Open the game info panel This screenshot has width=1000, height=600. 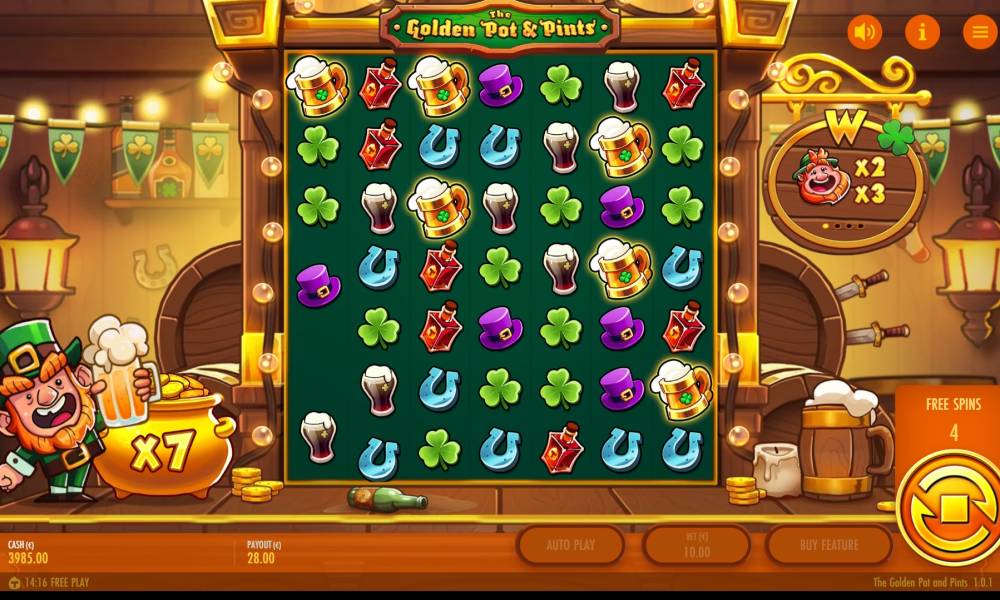click(x=922, y=32)
